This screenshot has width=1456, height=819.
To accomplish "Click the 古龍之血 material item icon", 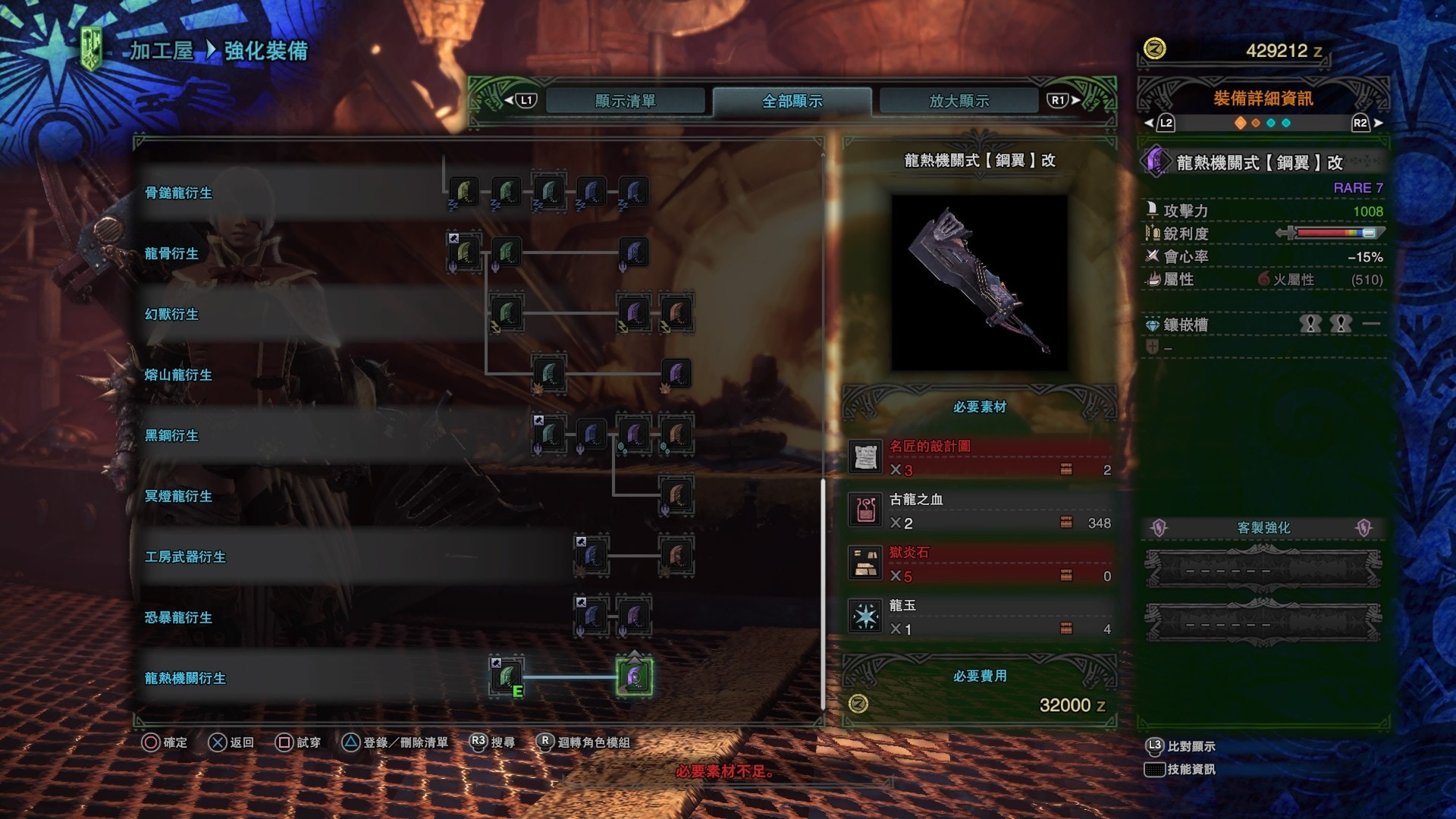I will pos(864,511).
